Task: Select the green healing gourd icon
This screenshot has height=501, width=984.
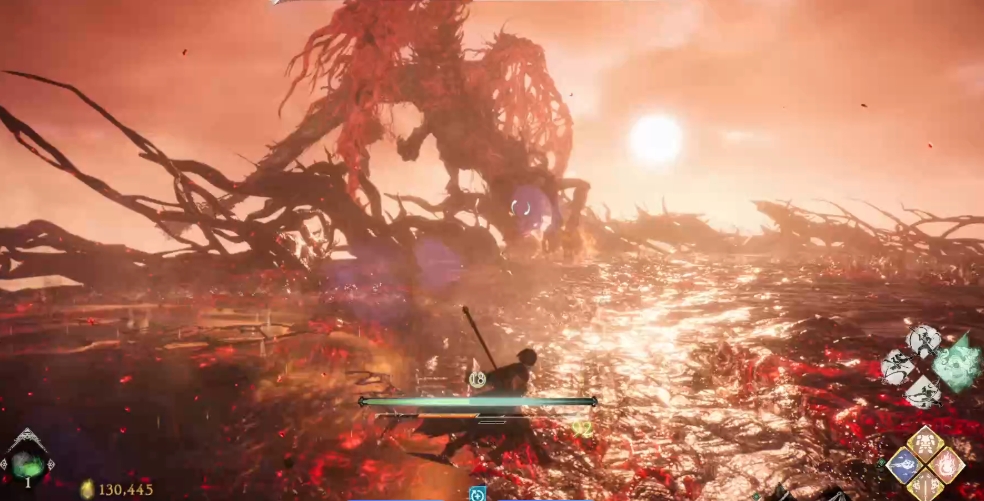Action: point(27,463)
